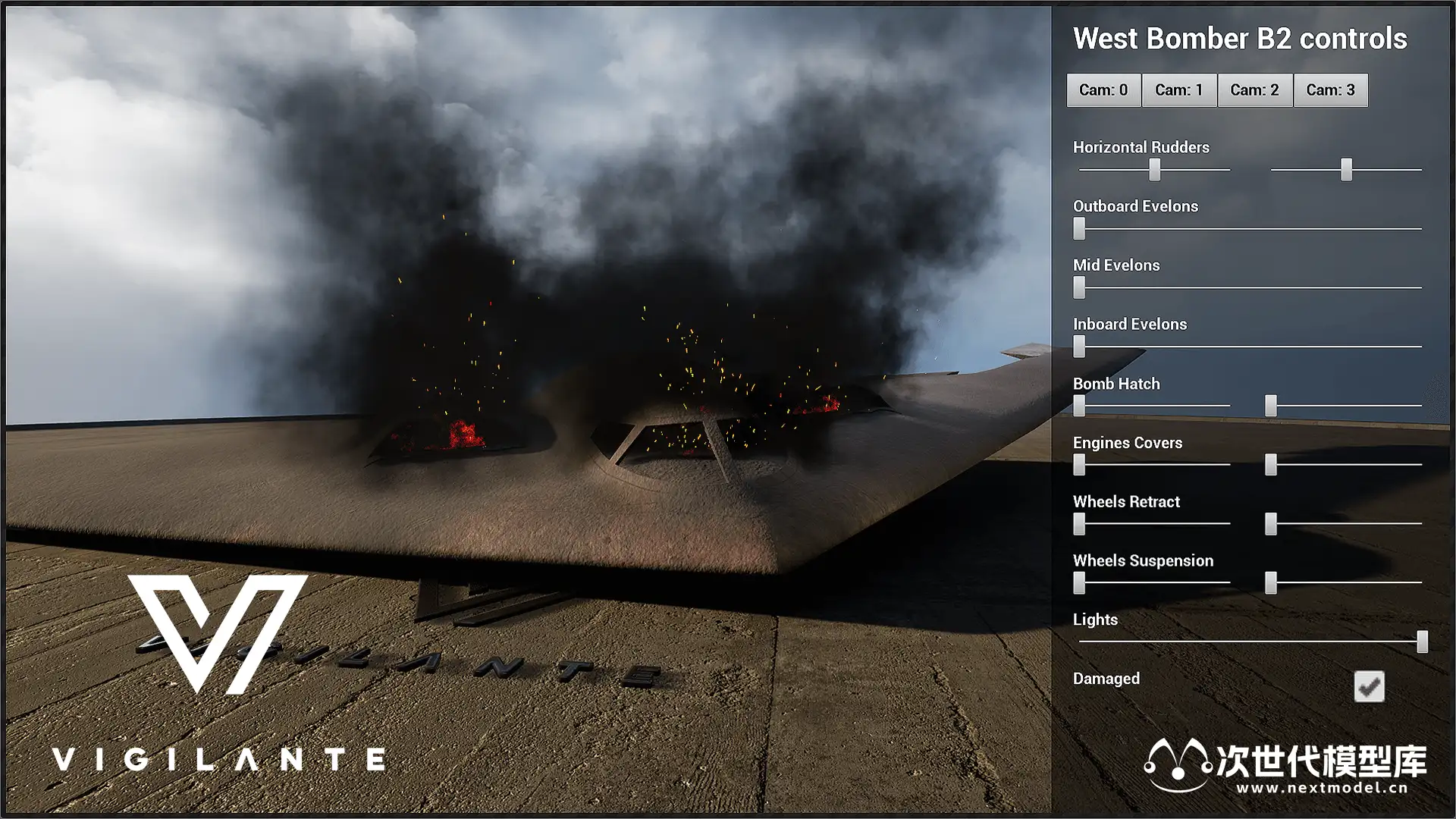This screenshot has height=819, width=1456.
Task: Click the Lights slider handle
Action: 1422,642
